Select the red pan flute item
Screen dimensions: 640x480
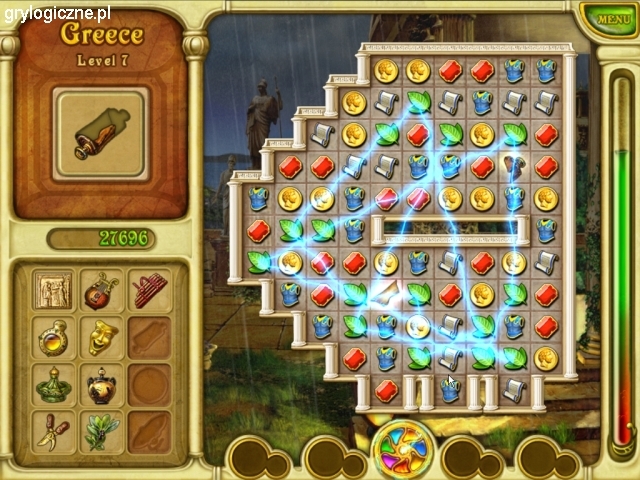point(149,291)
